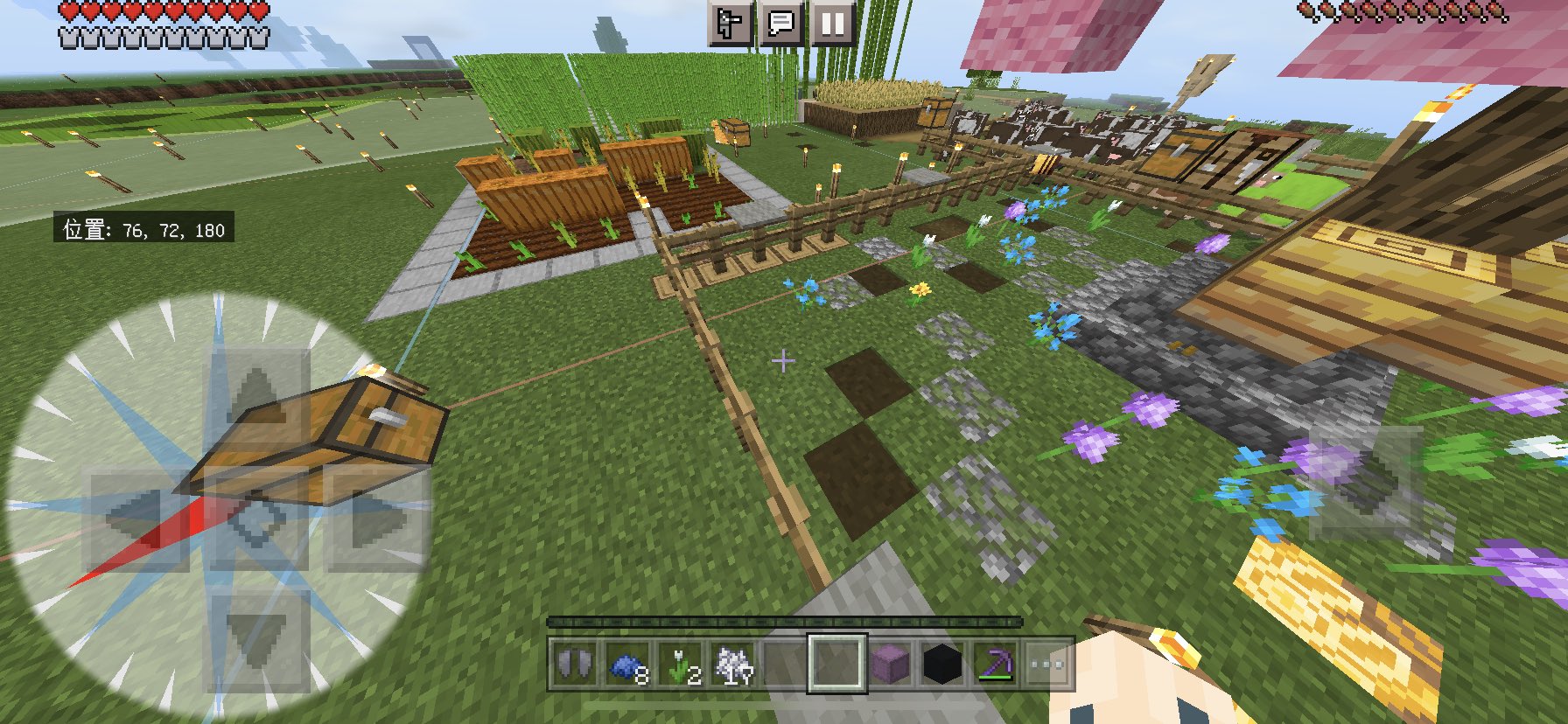Image resolution: width=1568 pixels, height=724 pixels.
Task: Tap the white flower stack of 17
Action: click(732, 663)
